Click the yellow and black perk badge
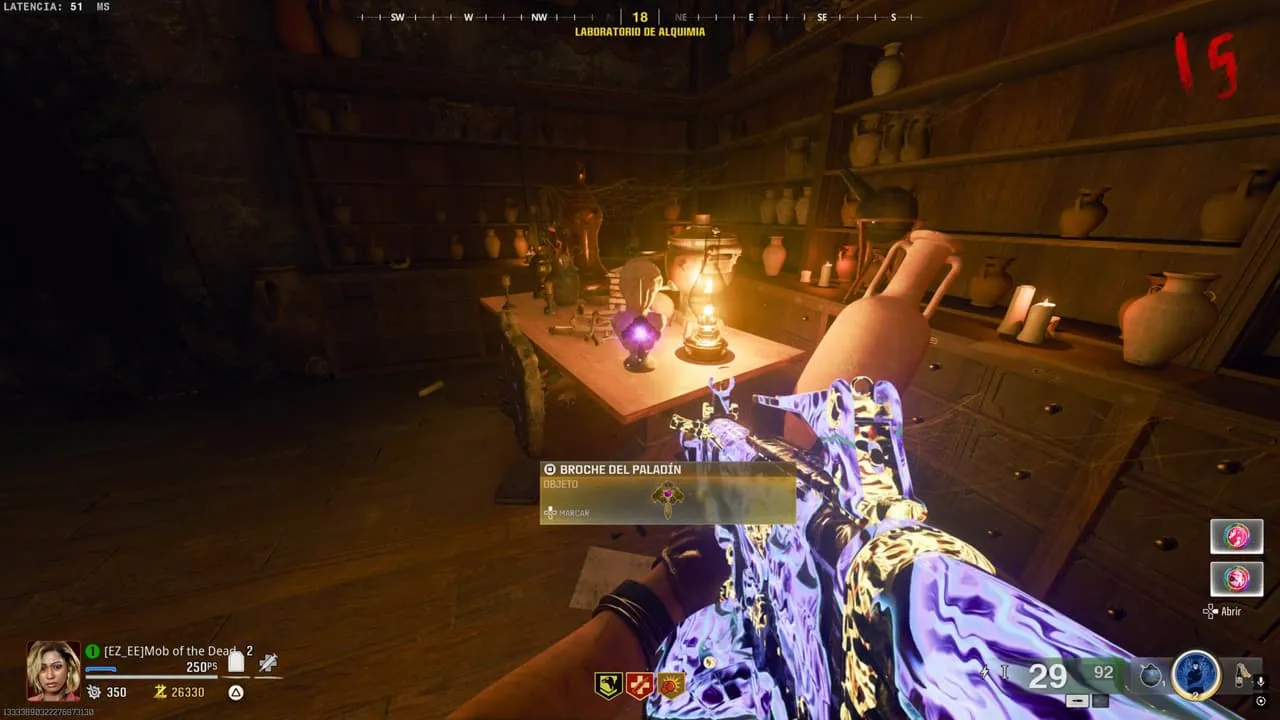Viewport: 1280px width, 720px height. click(607, 685)
